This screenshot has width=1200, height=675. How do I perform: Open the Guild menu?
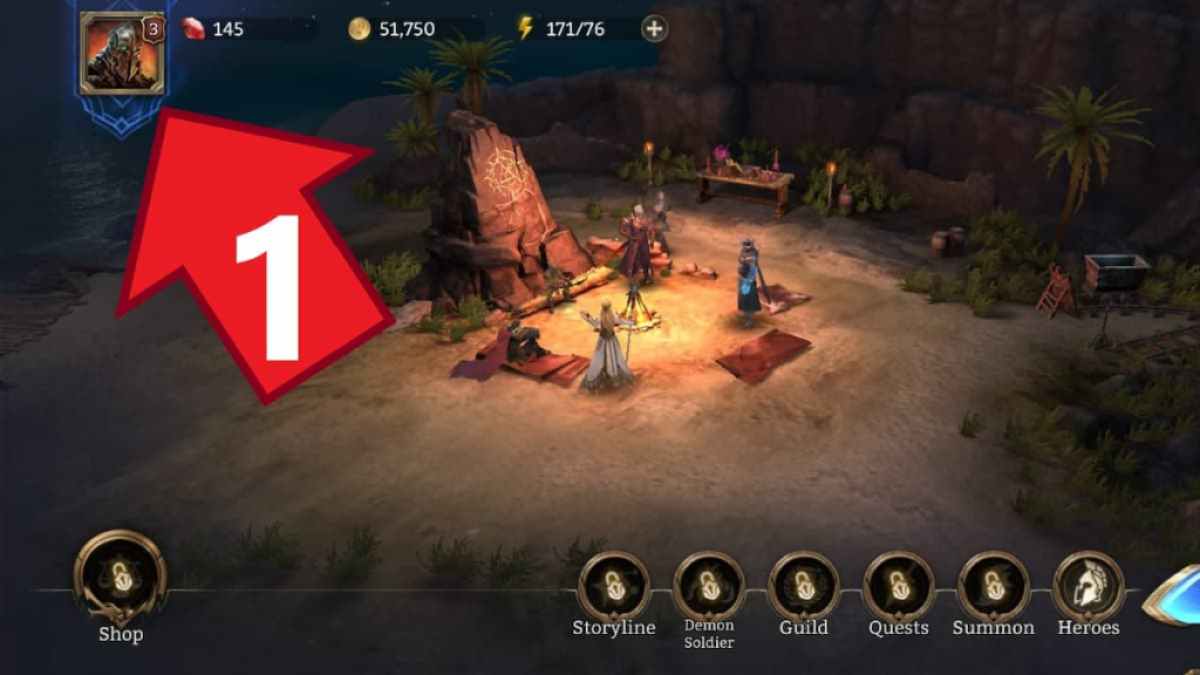tap(804, 587)
